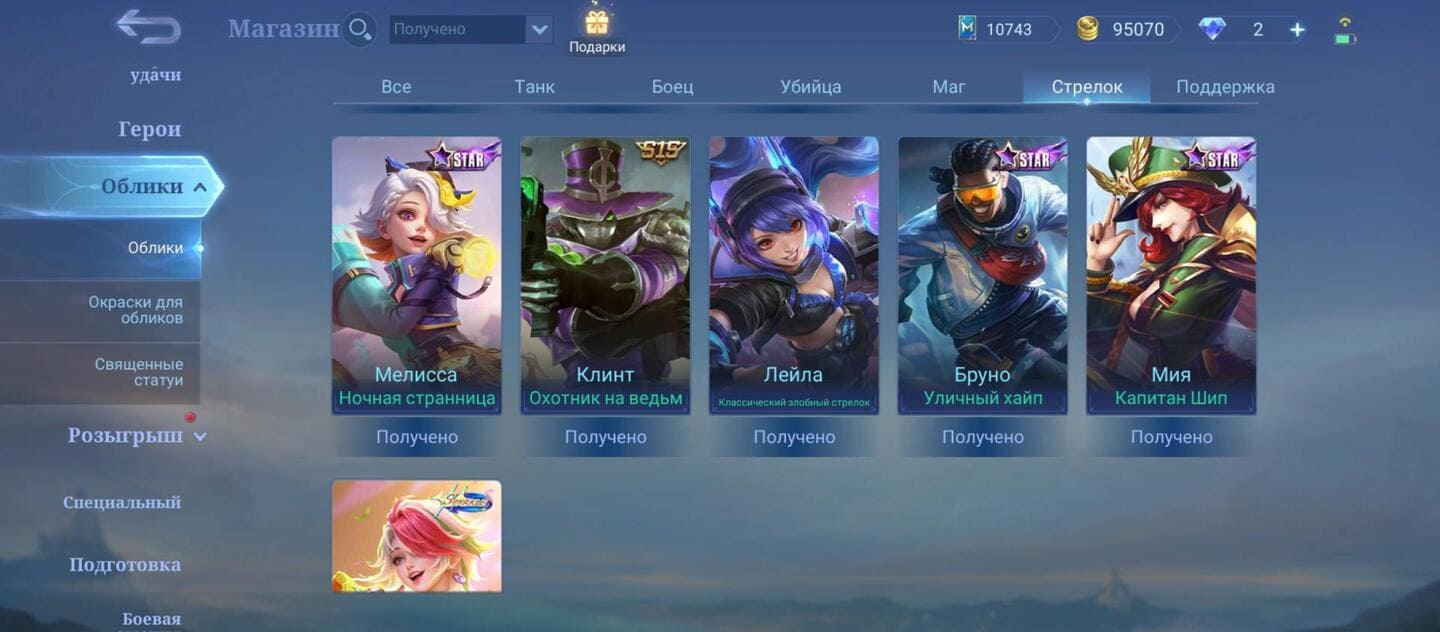Screen dimensions: 1440x632
Task: Open the Герои shop section
Action: [150, 129]
